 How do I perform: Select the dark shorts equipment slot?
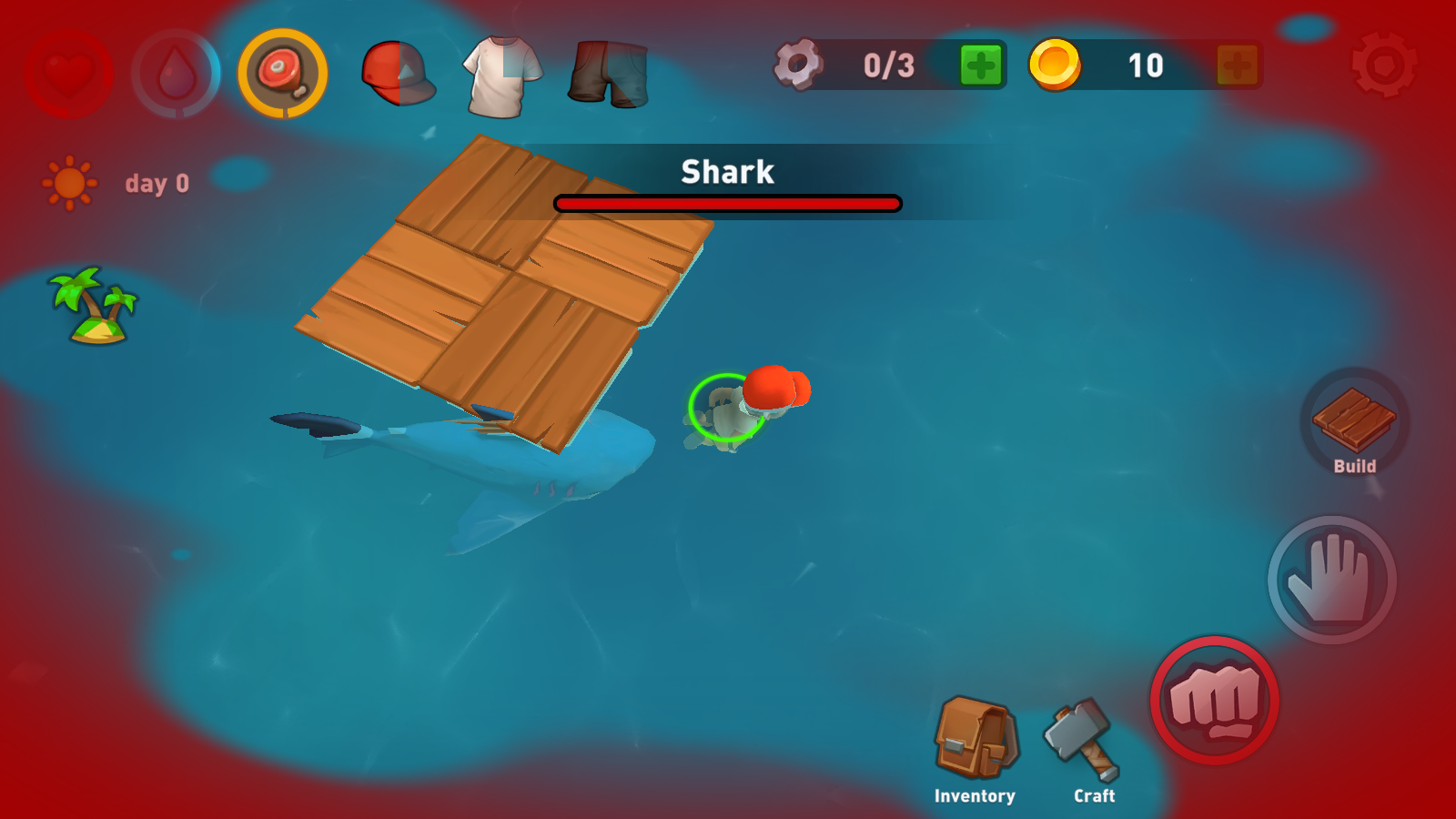608,73
